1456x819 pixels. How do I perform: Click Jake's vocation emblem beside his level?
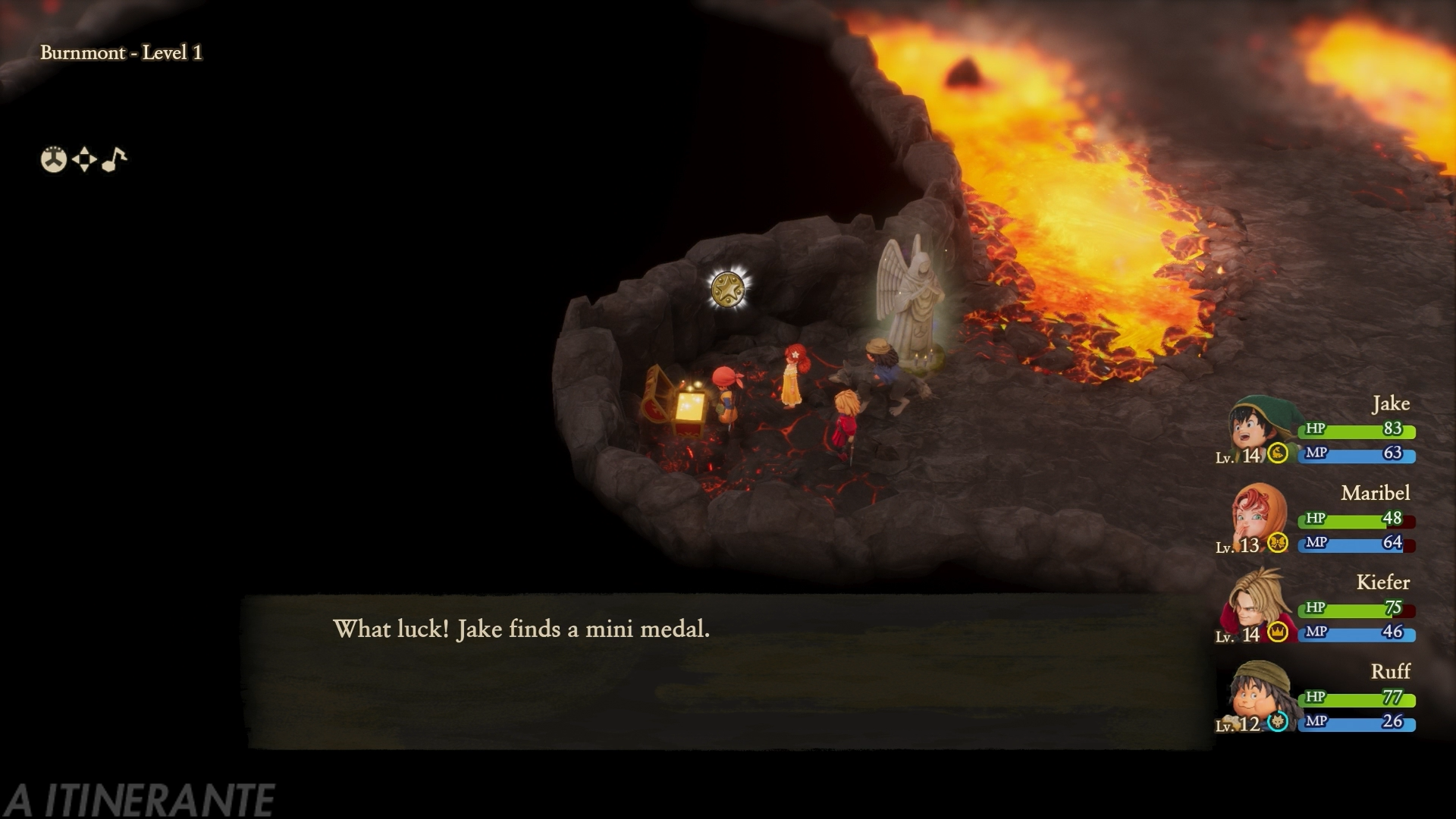(1278, 453)
